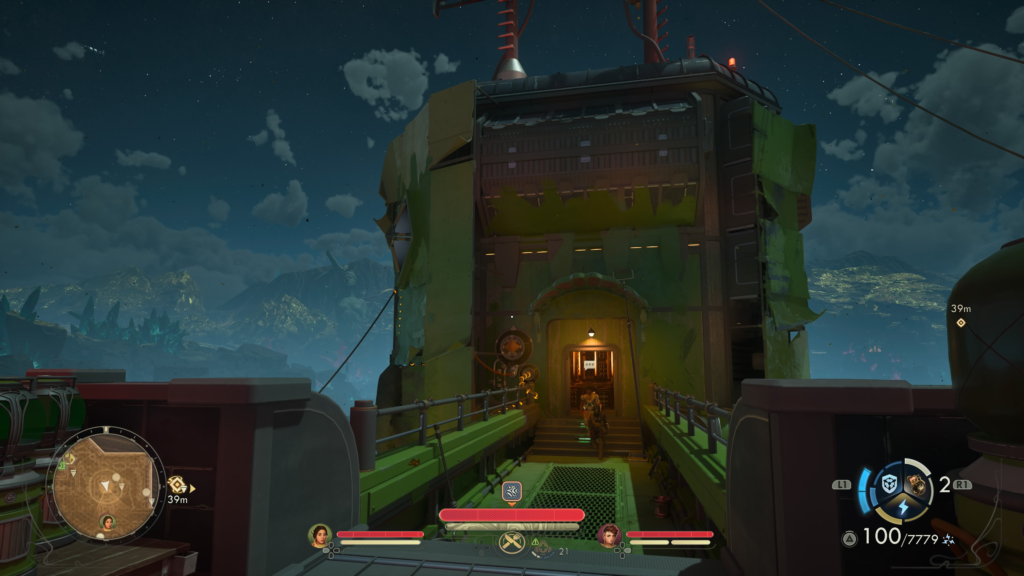Use the grenade item in the ability wheel
The height and width of the screenshot is (576, 1024).
(x=915, y=483)
